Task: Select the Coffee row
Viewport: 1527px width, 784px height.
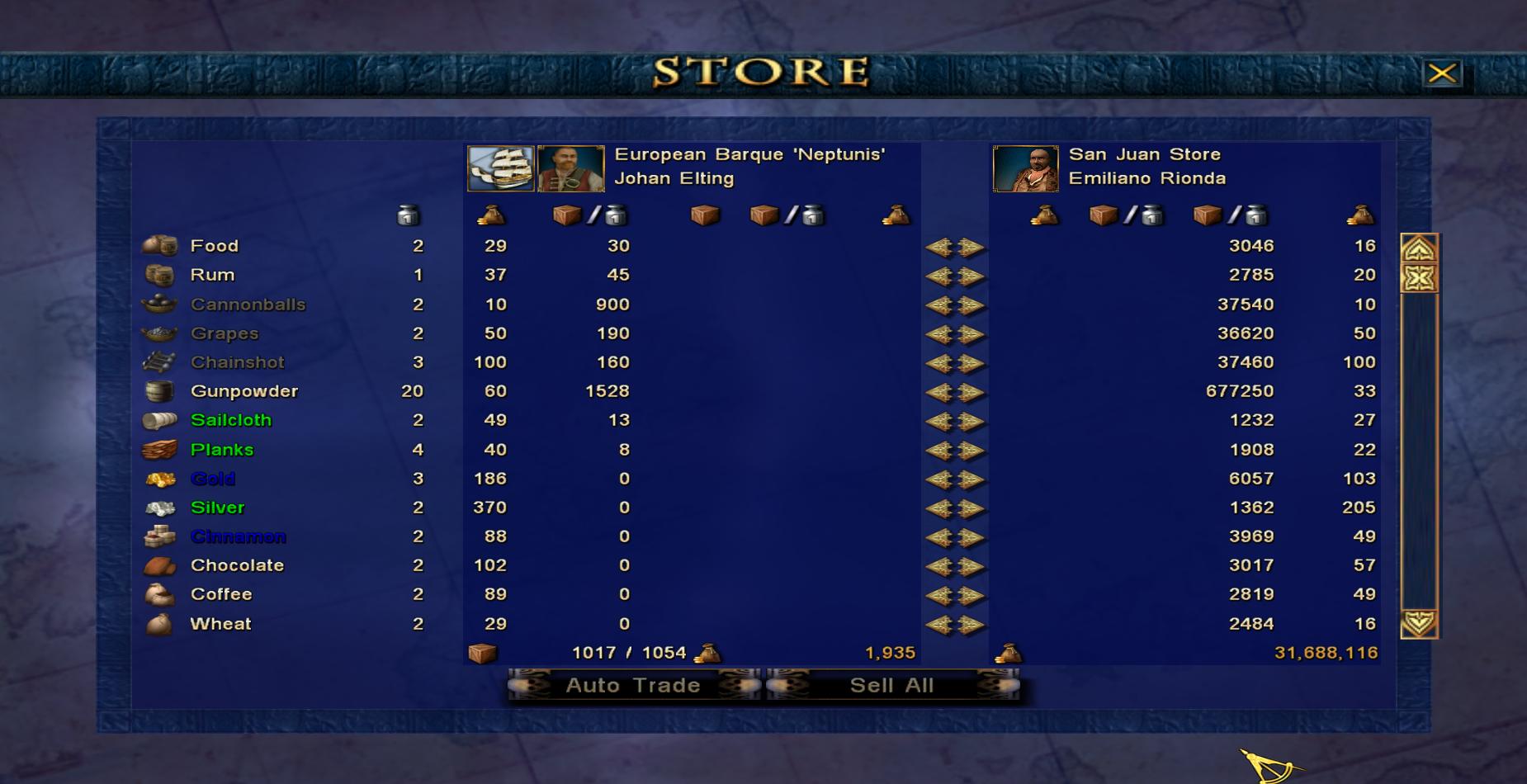Action: click(221, 594)
